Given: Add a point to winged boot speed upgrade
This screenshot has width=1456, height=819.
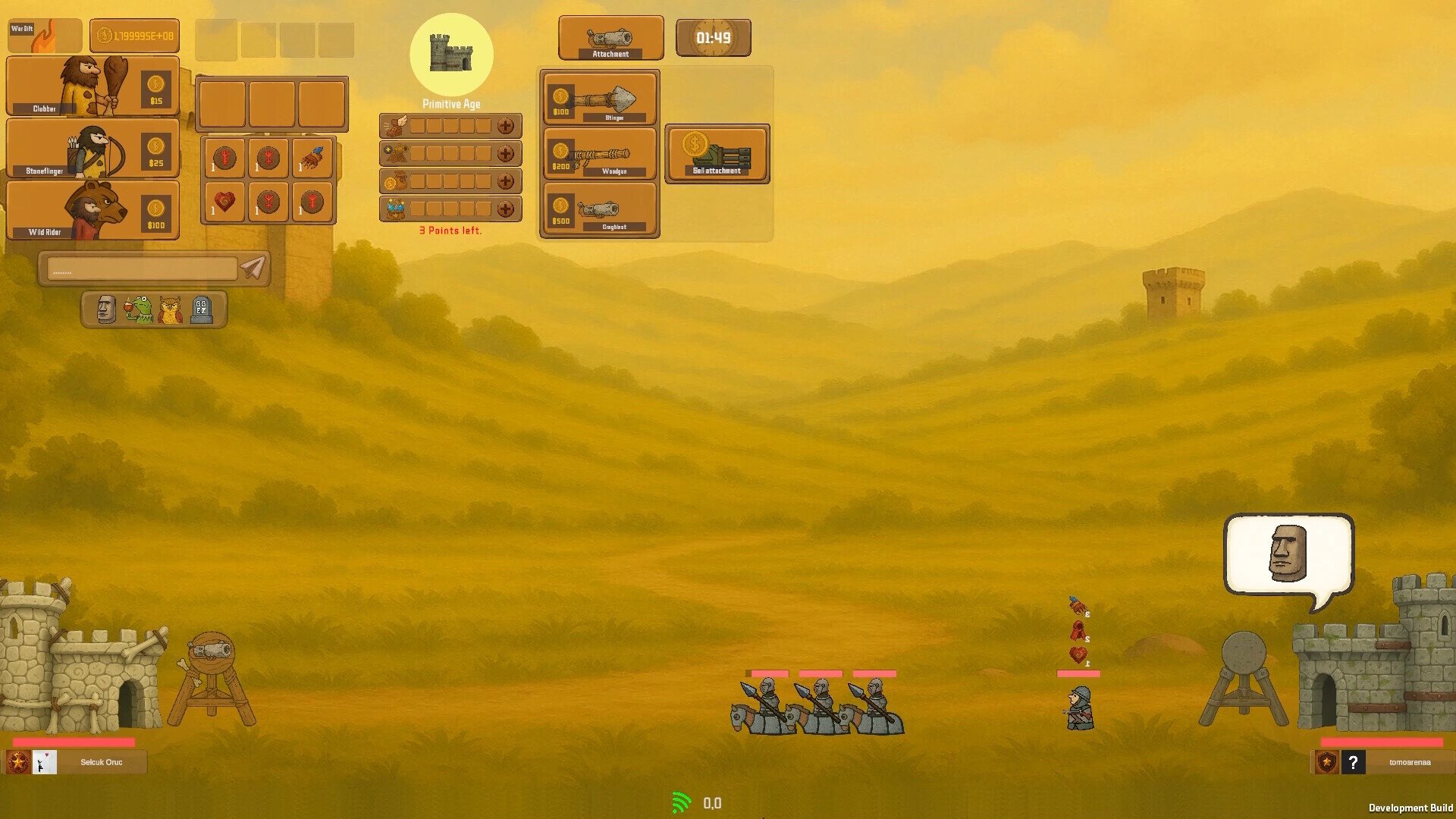Looking at the screenshot, I should (x=505, y=126).
